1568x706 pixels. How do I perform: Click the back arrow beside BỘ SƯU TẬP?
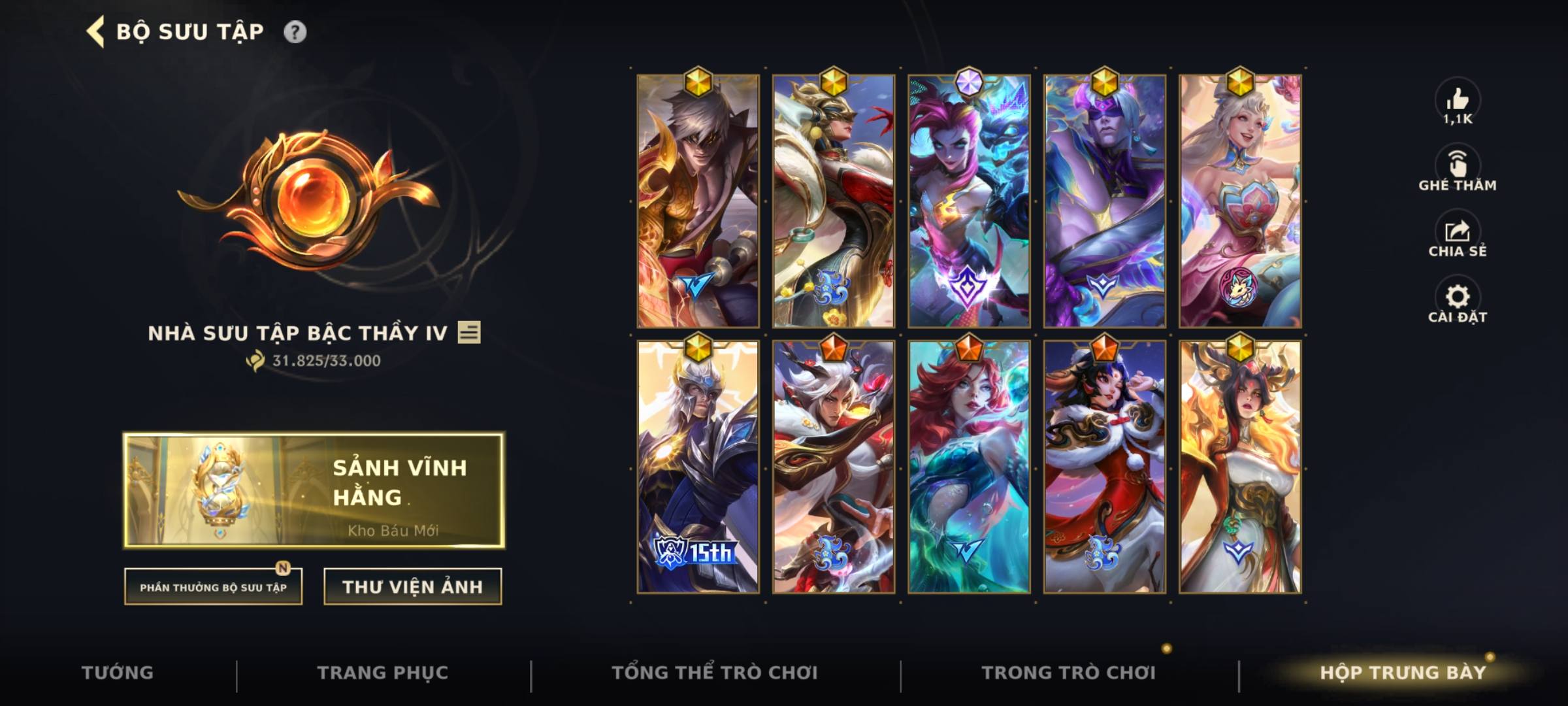tap(95, 30)
